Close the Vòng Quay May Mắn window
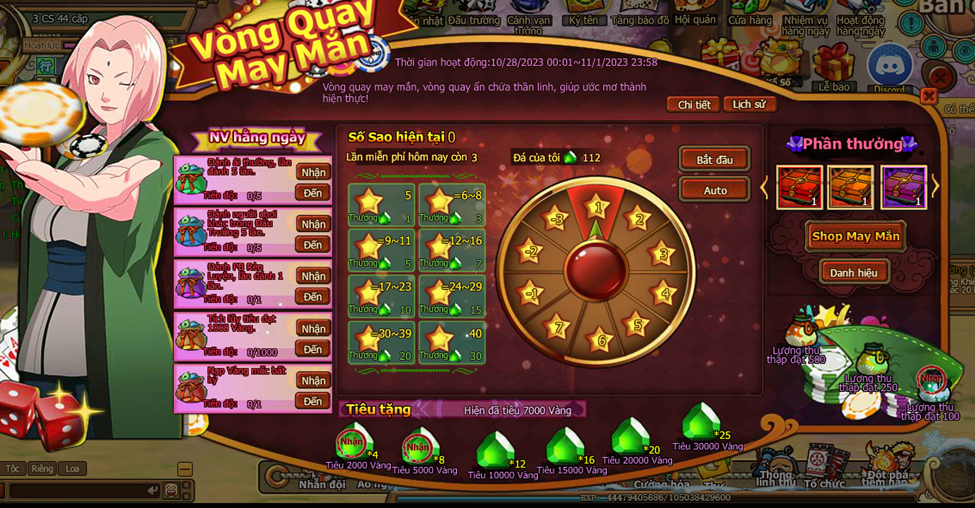The image size is (975, 508). tap(929, 96)
